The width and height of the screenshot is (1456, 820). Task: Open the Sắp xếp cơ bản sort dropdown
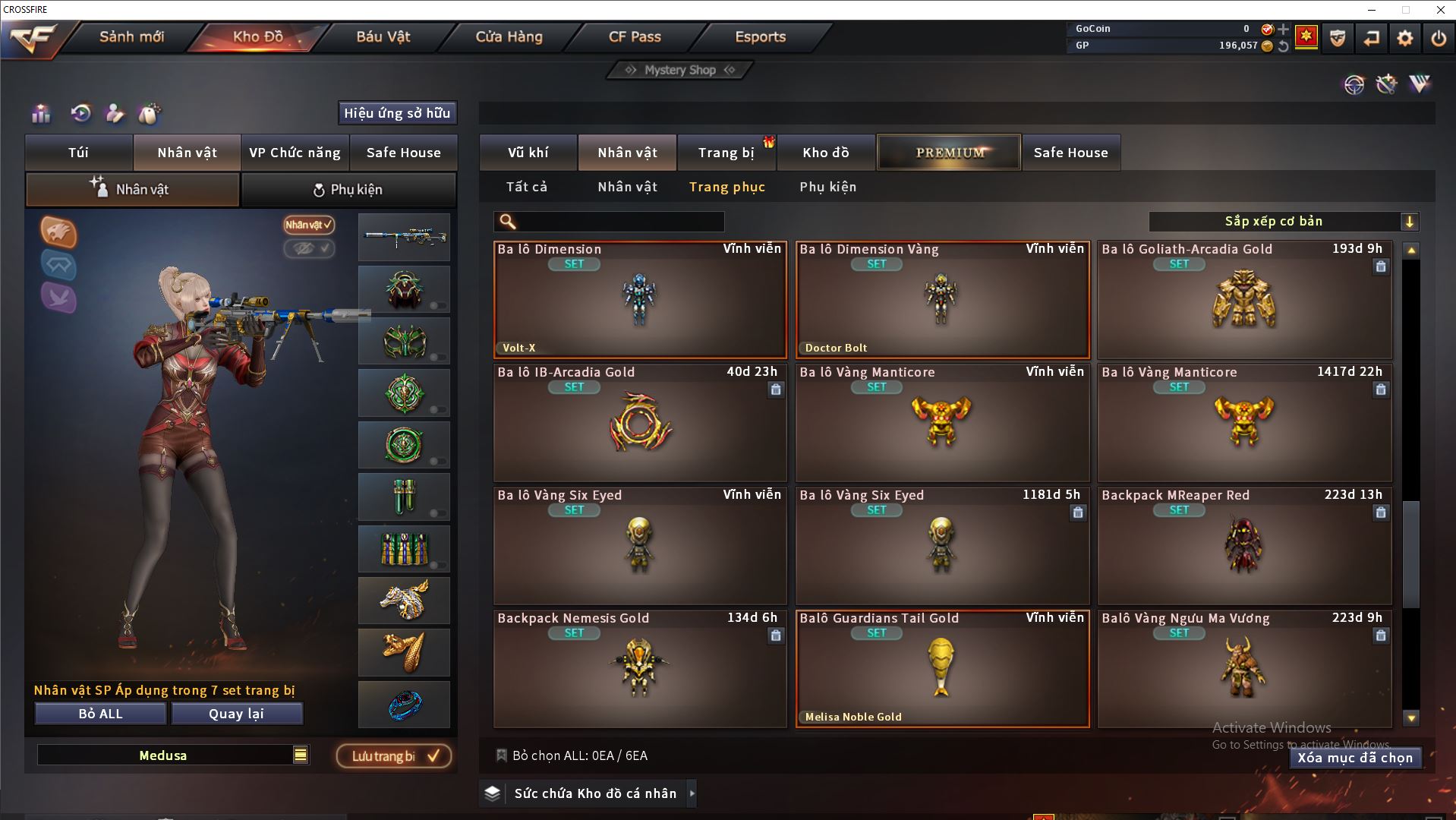pyautogui.click(x=1283, y=222)
